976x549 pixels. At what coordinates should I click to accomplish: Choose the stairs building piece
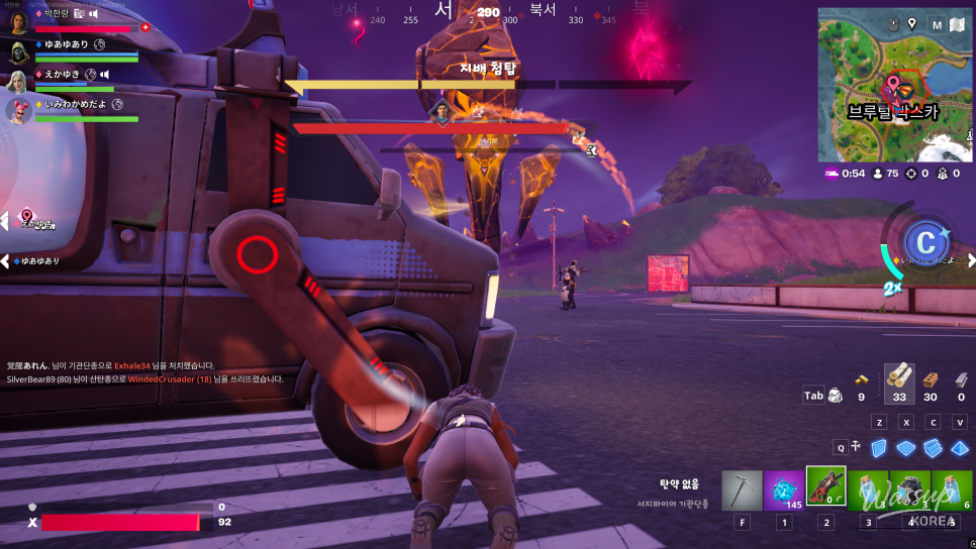[932, 448]
